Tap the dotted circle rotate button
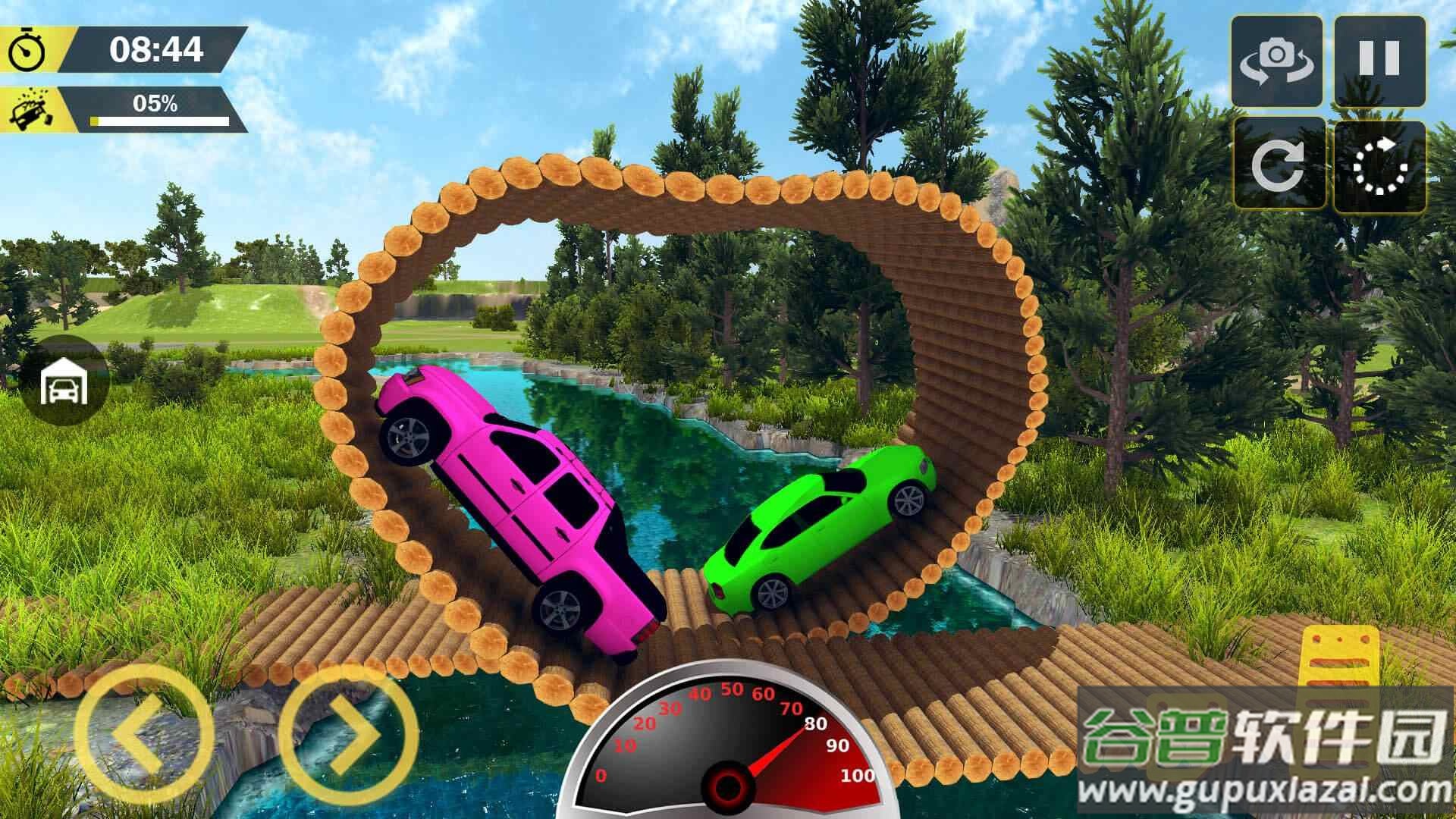Screen dimensions: 1456x819 coord(1380,165)
